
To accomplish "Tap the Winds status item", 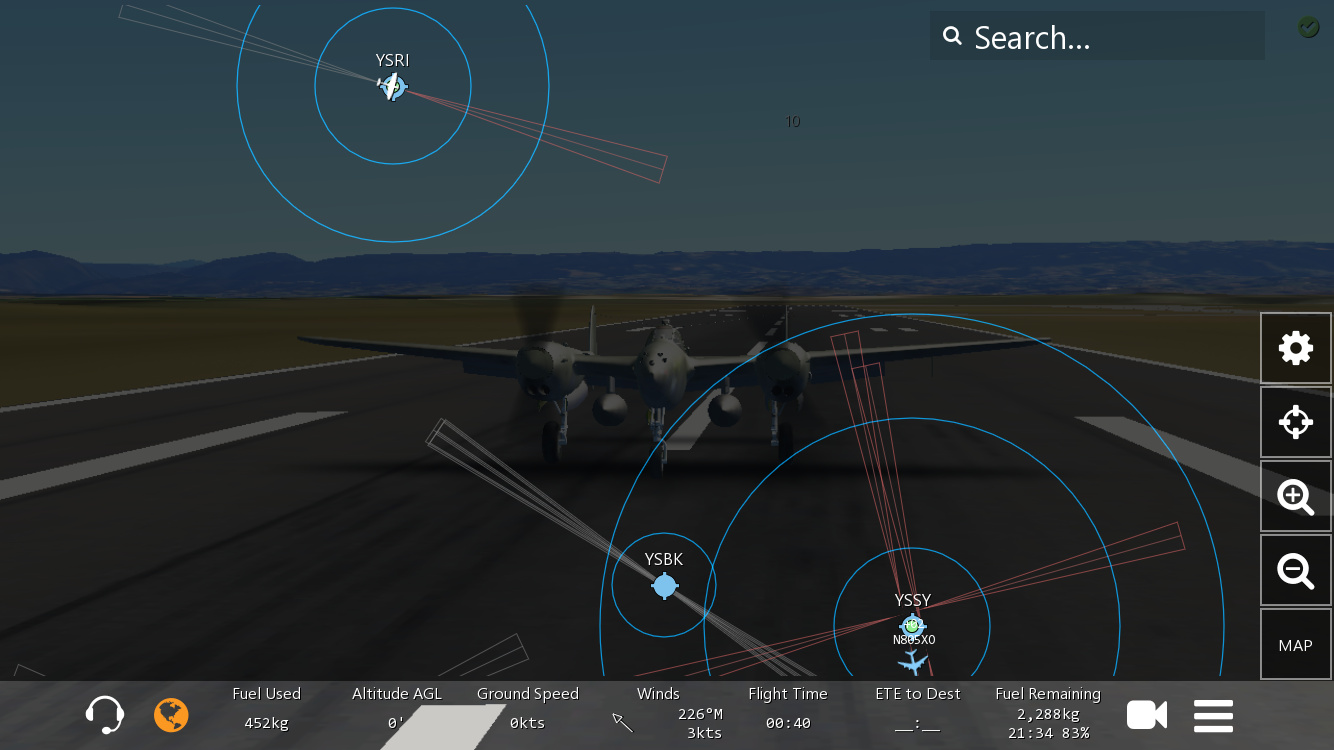I will (x=658, y=713).
